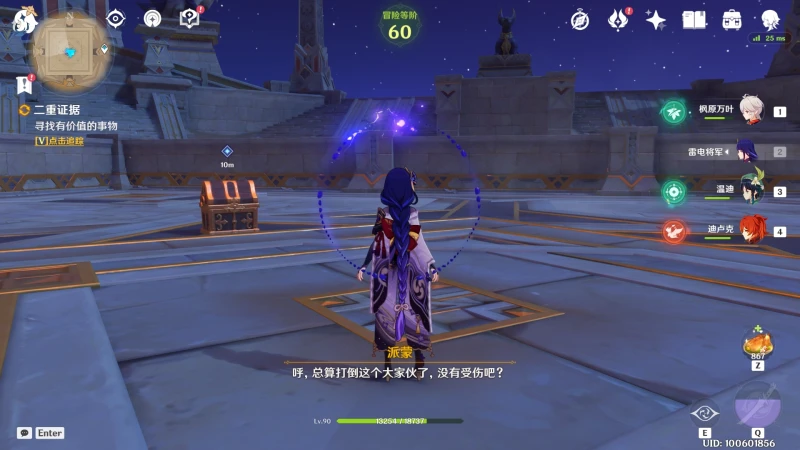Click the quest navigation eye icon

116,18
